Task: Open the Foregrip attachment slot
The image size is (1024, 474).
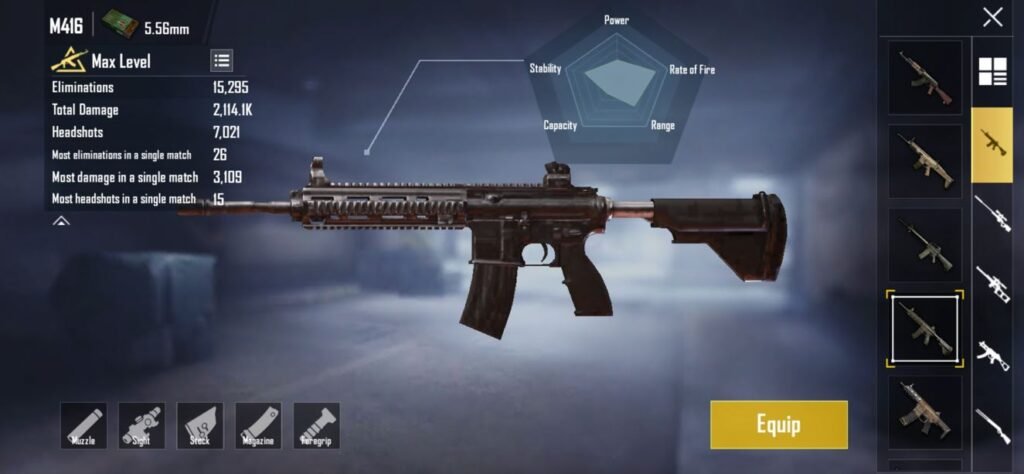Action: (316, 425)
